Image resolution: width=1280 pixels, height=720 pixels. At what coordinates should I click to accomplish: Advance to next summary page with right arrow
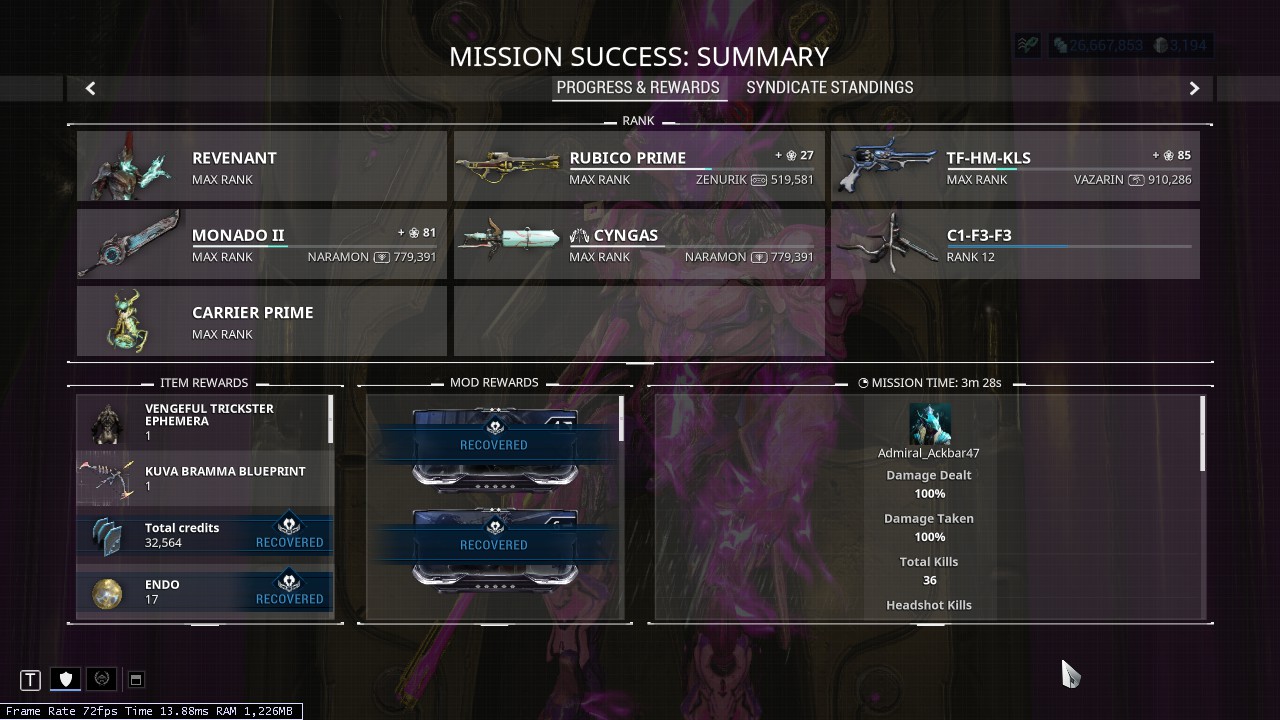click(1194, 88)
